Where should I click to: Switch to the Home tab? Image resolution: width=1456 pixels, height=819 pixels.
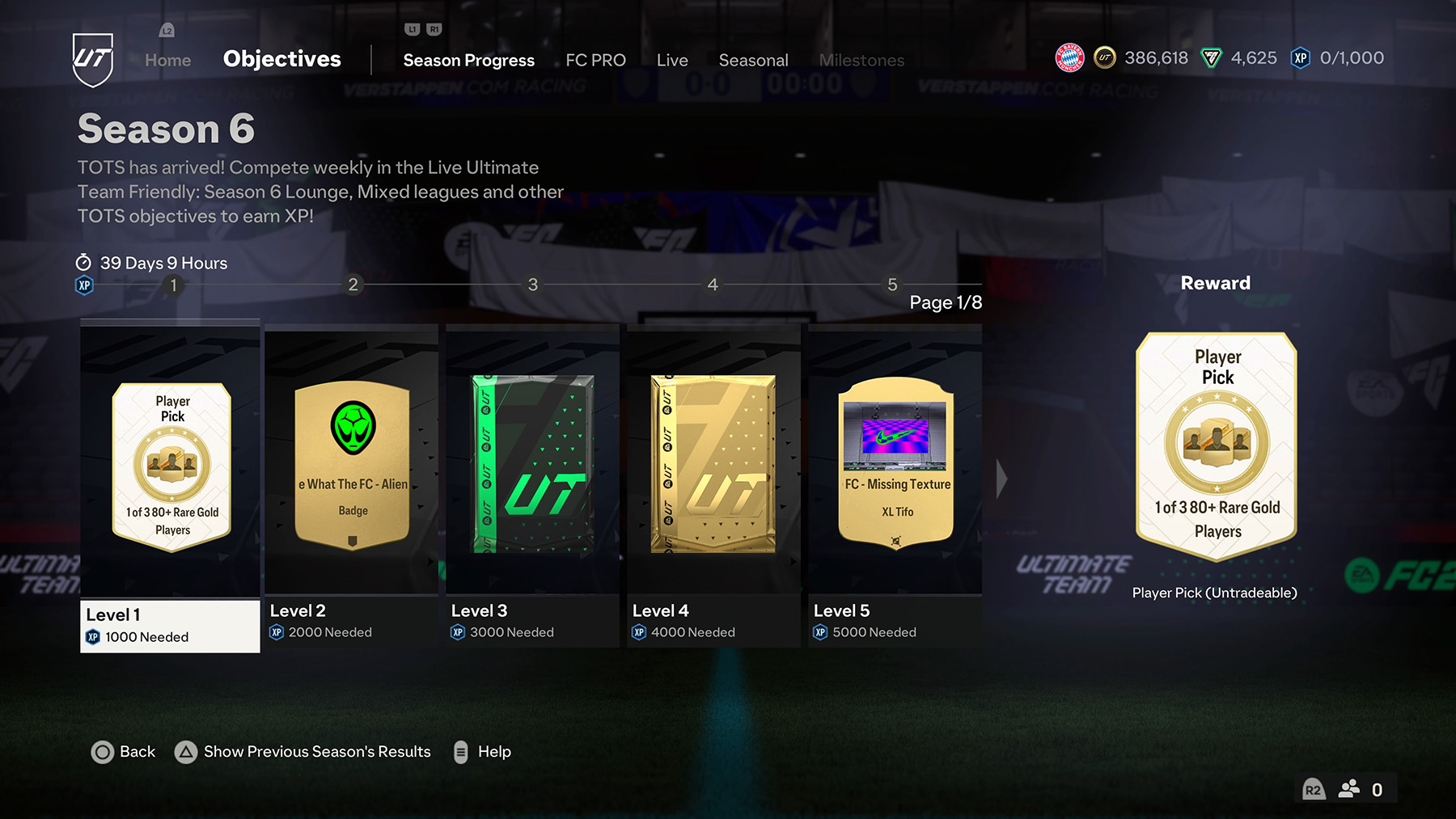[x=167, y=59]
